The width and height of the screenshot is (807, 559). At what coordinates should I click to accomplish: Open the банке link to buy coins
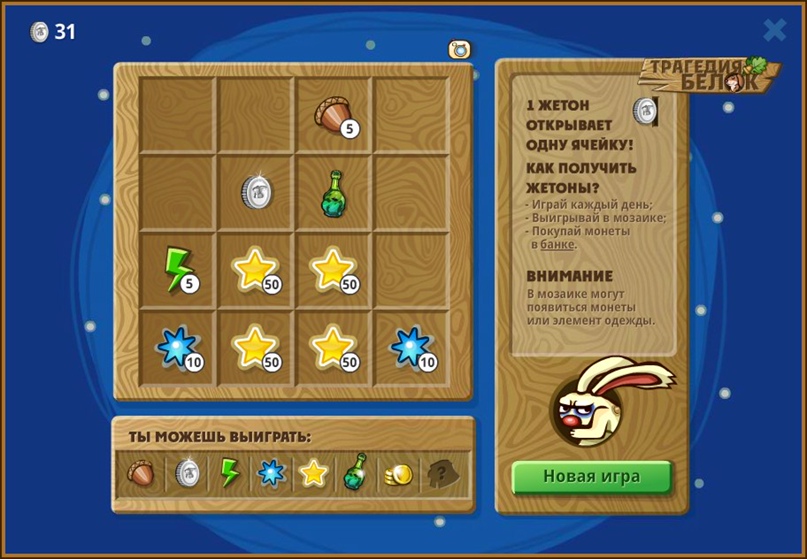click(557, 244)
